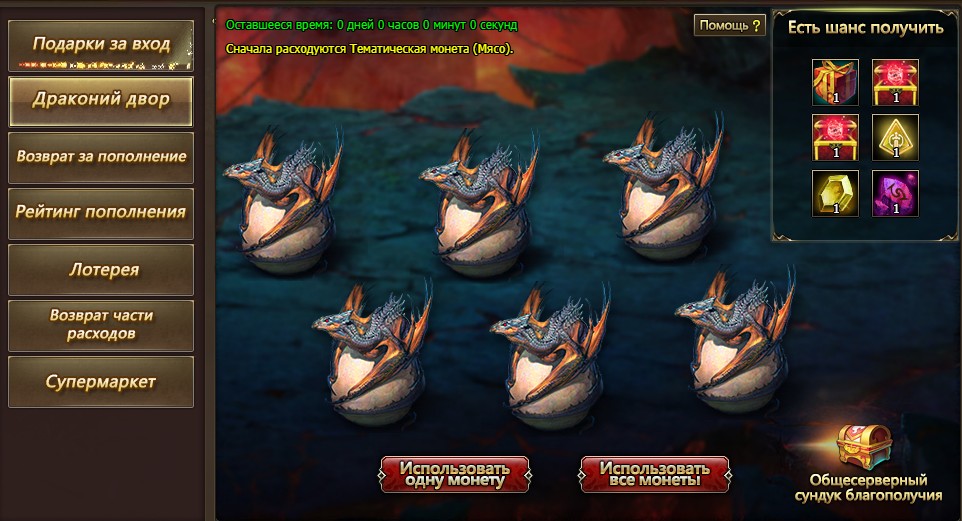
Task: Open the Супермаркет tab
Action: (x=101, y=383)
